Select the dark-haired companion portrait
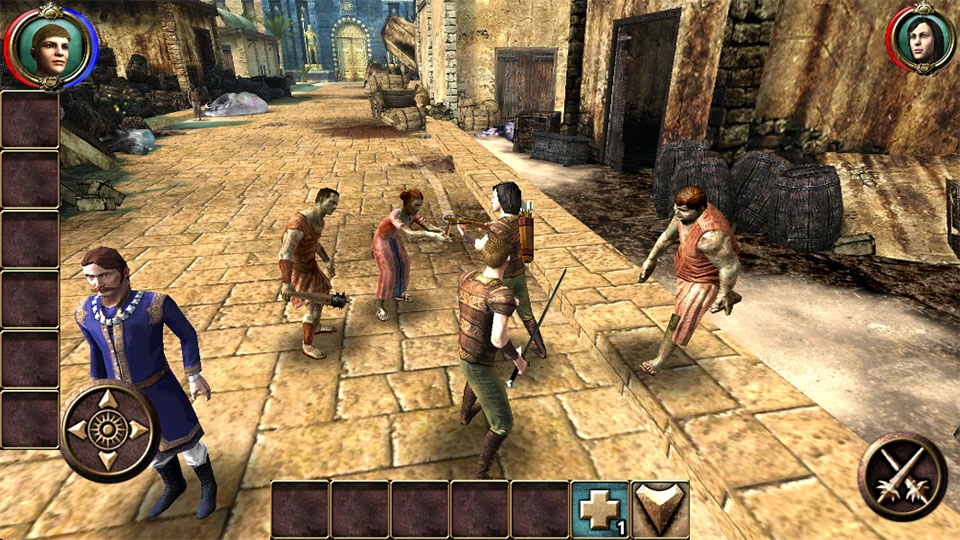Screen dimensions: 960x540 click(x=921, y=40)
